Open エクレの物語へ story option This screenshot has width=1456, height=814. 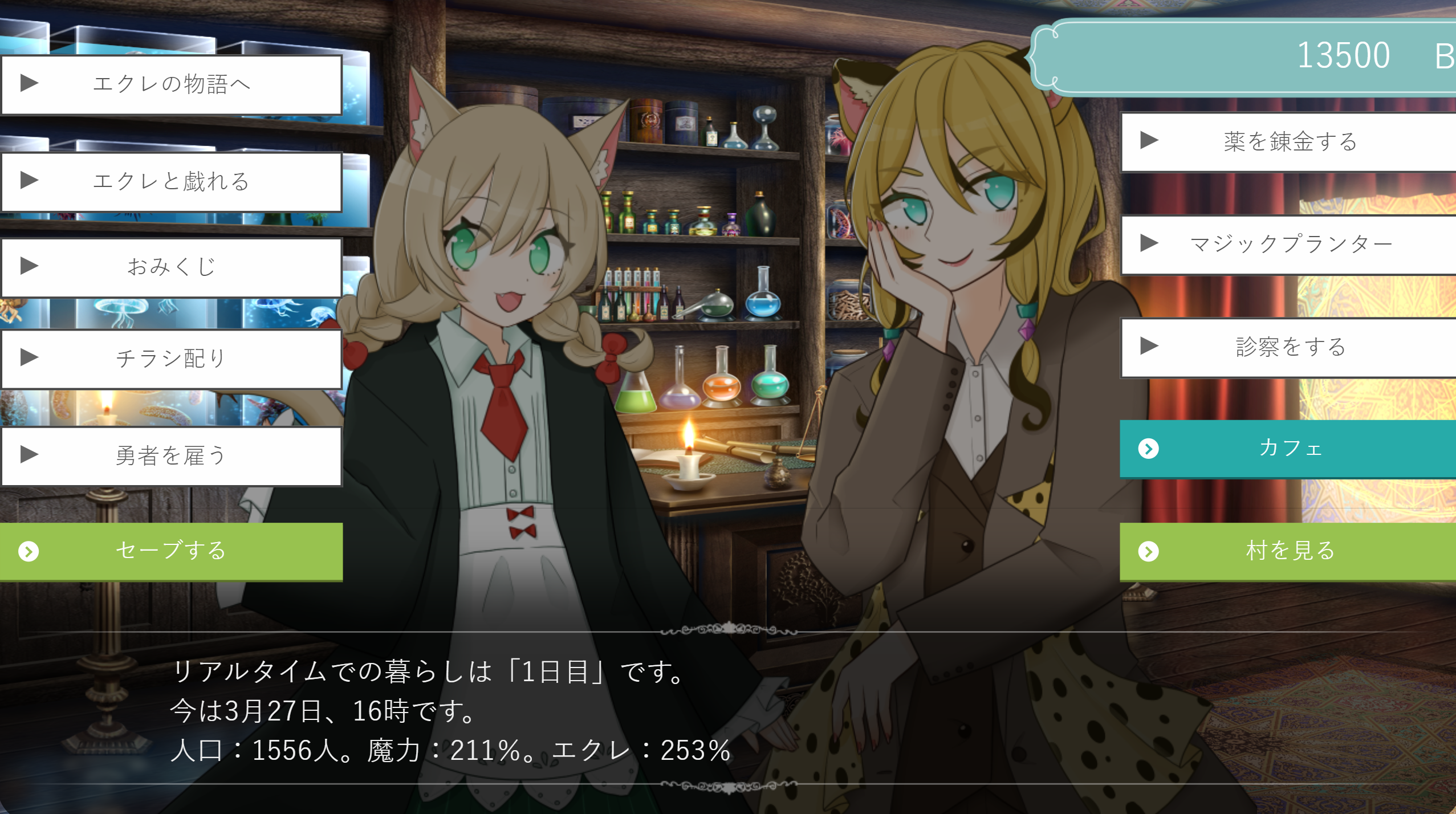coord(171,85)
